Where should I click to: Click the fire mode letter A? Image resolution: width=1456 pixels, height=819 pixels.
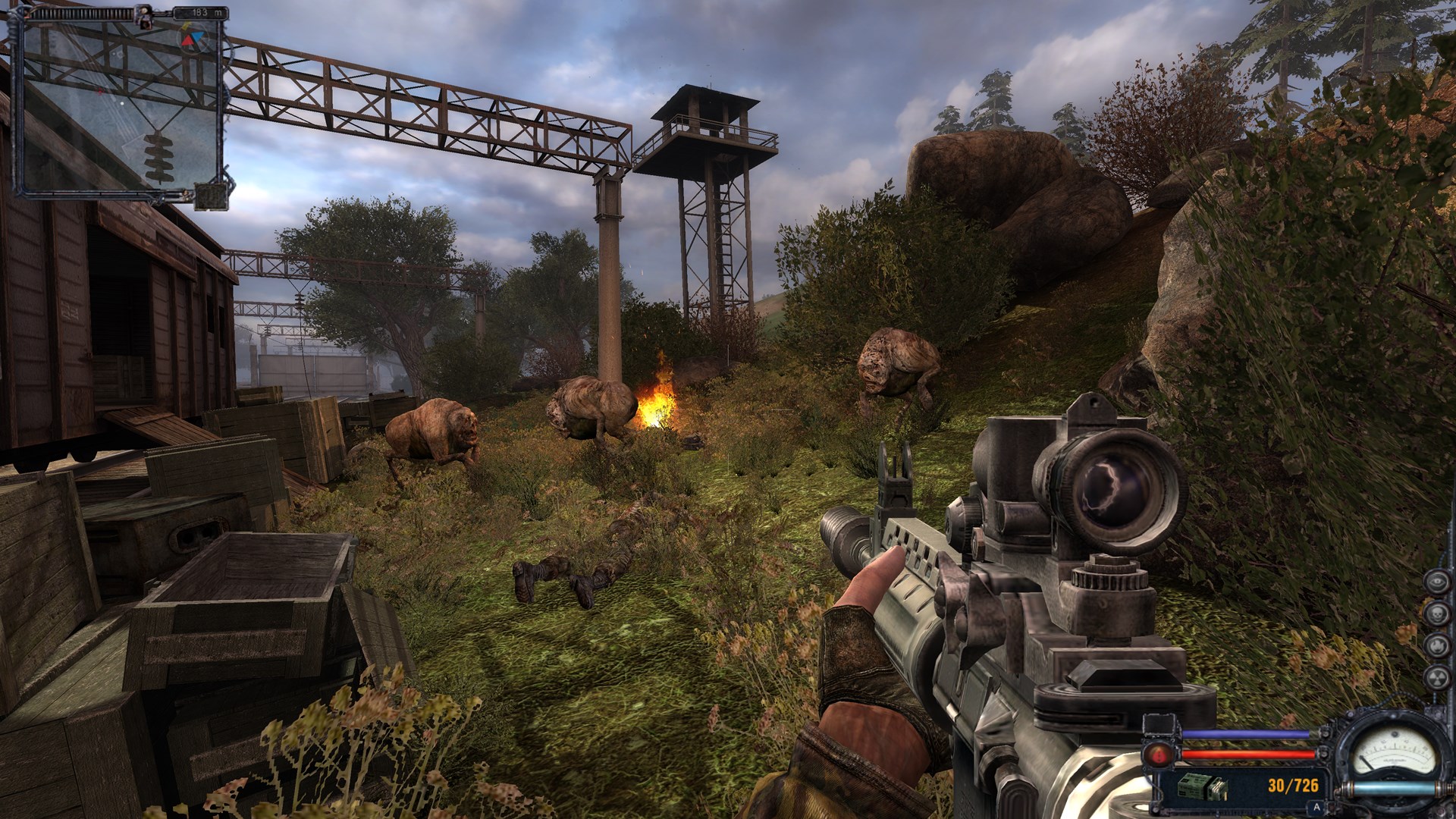[x=1317, y=808]
